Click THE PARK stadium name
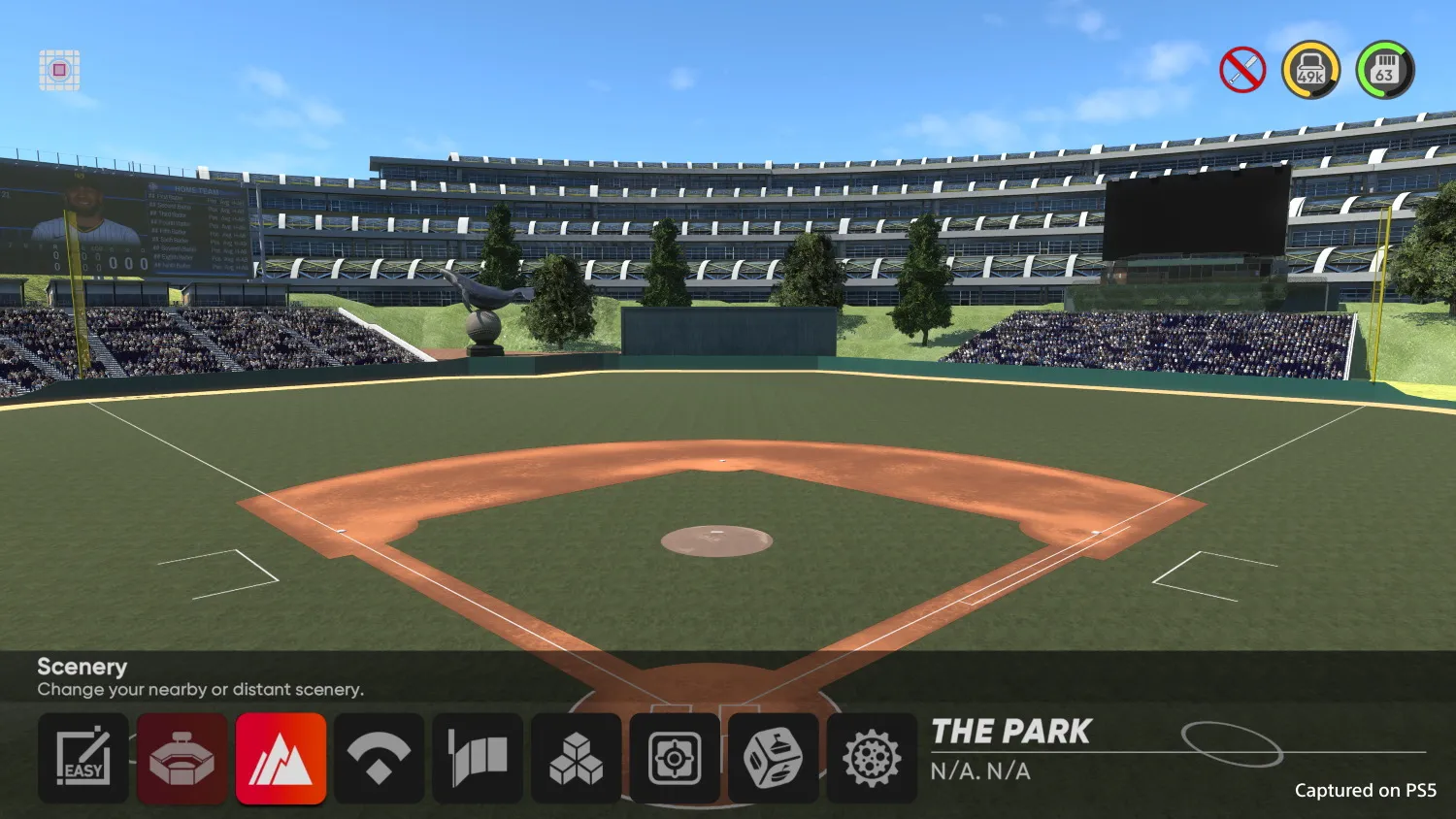Viewport: 1456px width, 819px height. pyautogui.click(x=1009, y=732)
